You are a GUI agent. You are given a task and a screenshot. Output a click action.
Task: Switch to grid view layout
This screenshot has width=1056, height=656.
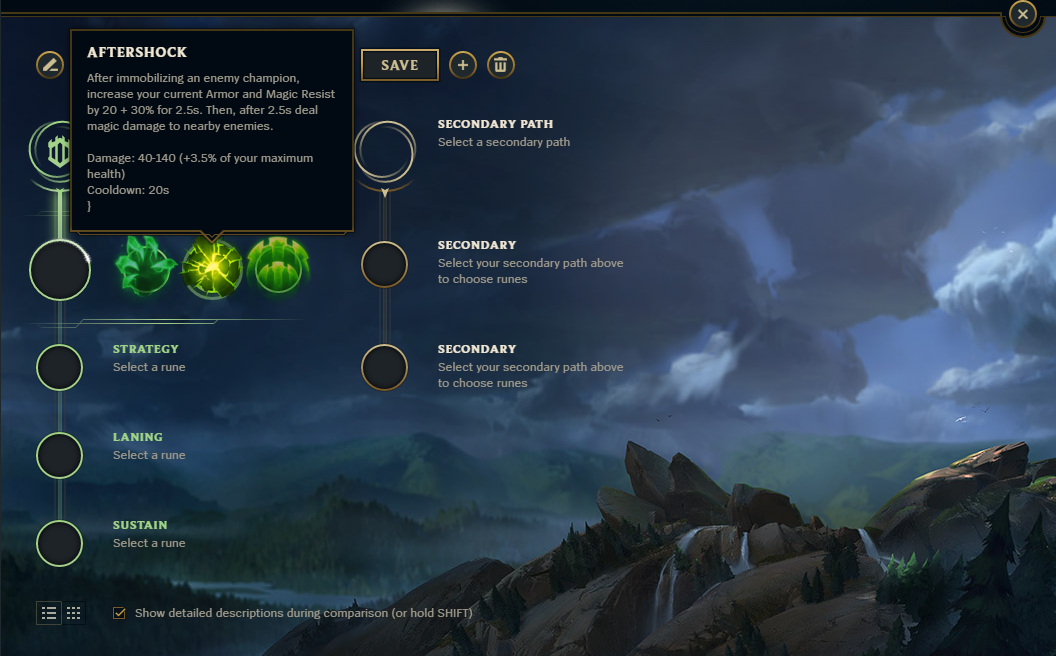pyautogui.click(x=73, y=613)
